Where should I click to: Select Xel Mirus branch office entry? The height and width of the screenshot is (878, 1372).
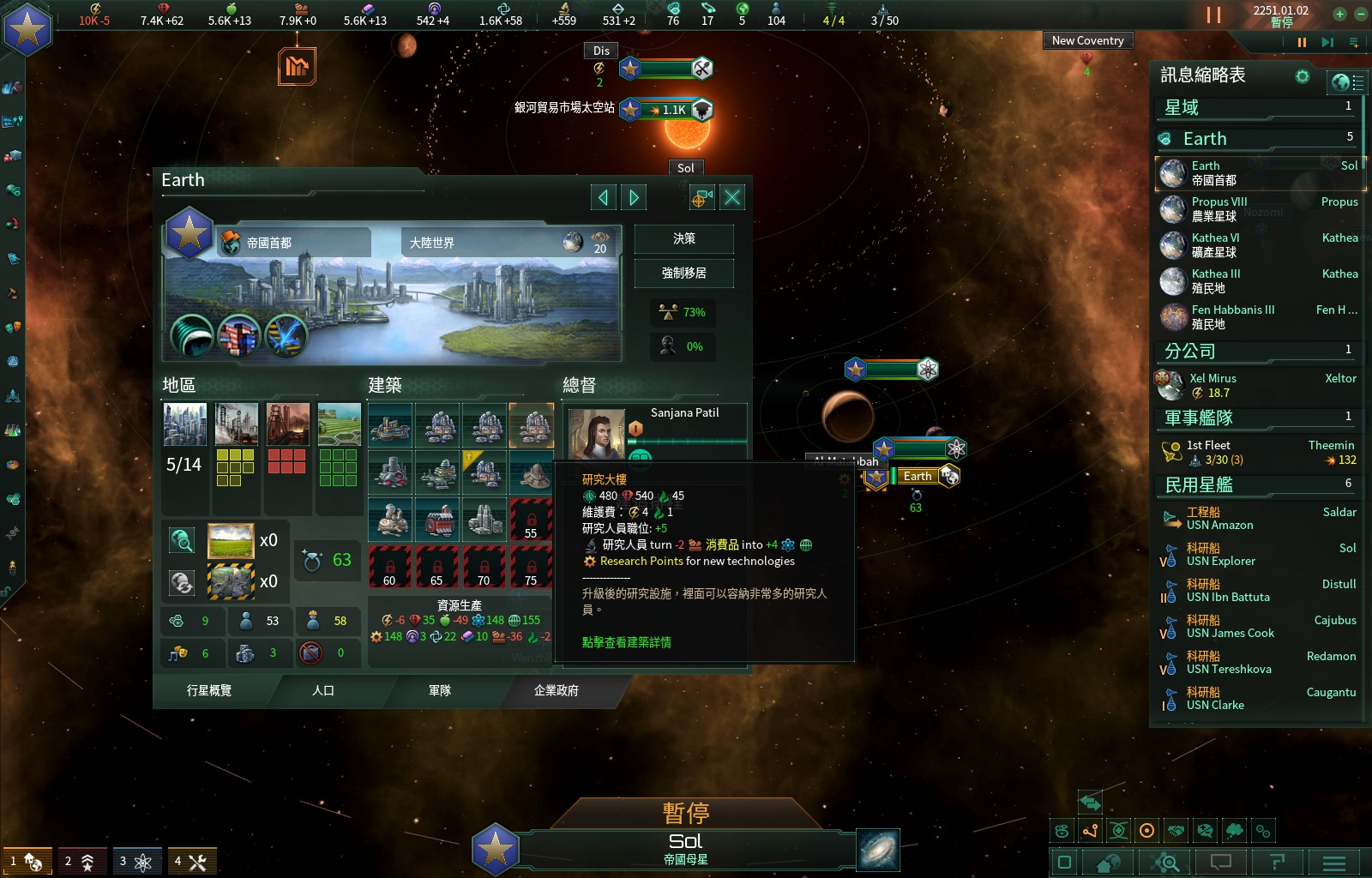[x=1213, y=385]
